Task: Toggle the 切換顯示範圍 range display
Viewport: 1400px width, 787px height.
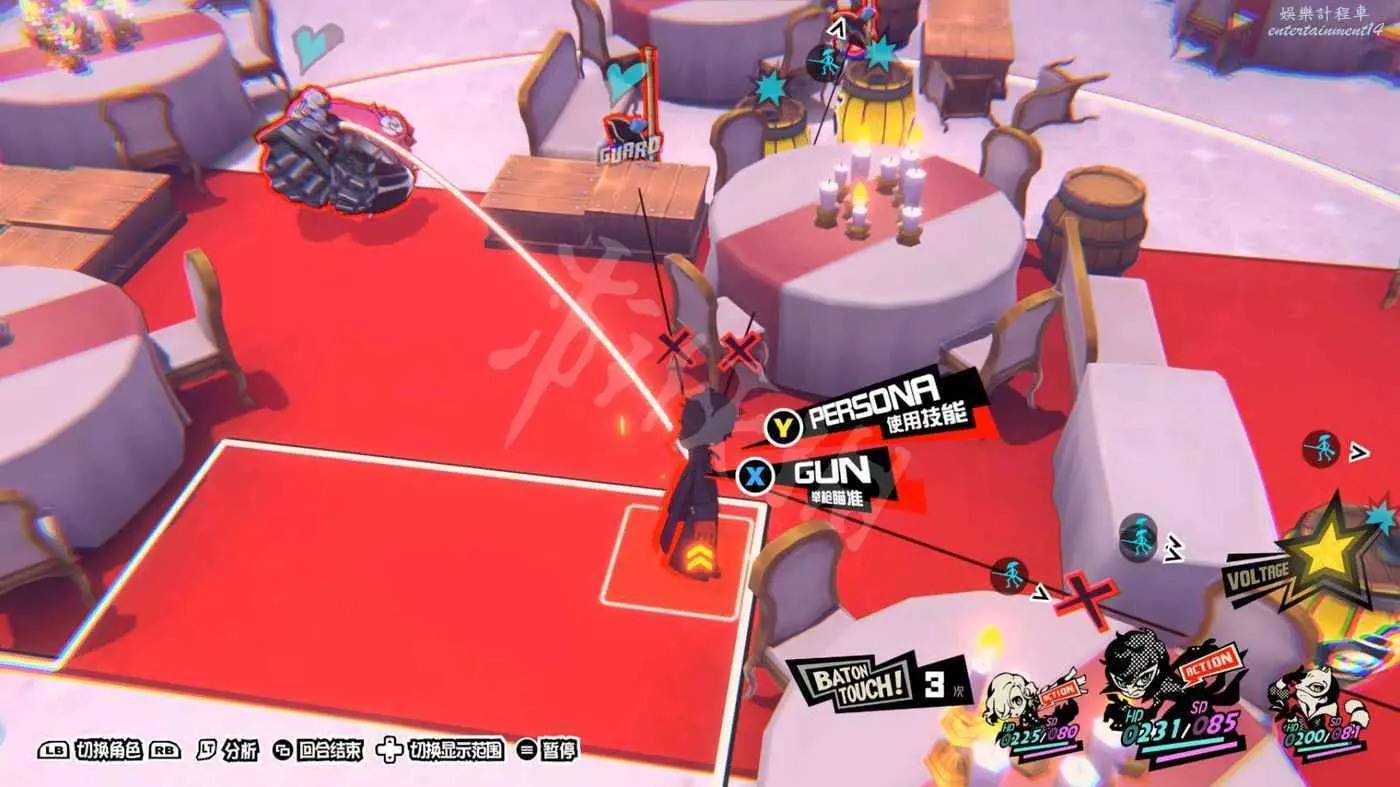Action: click(440, 750)
